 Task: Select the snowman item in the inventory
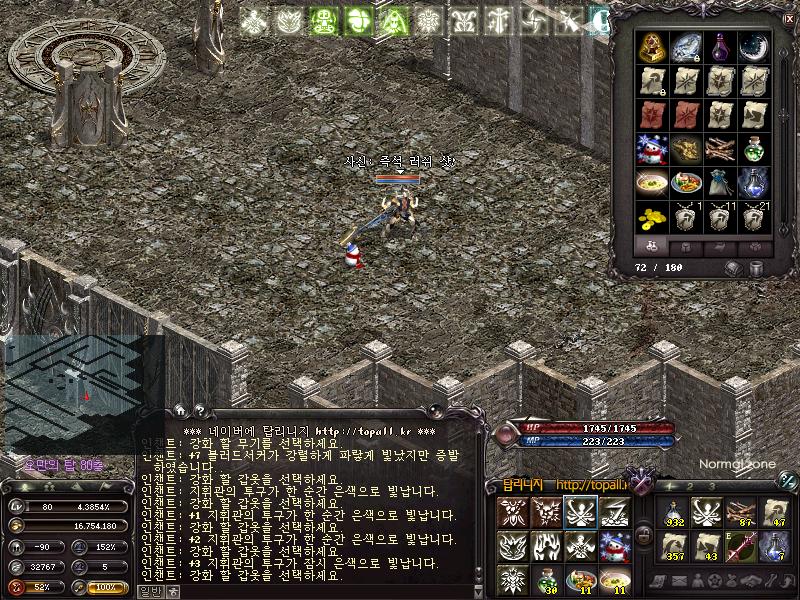coord(654,149)
